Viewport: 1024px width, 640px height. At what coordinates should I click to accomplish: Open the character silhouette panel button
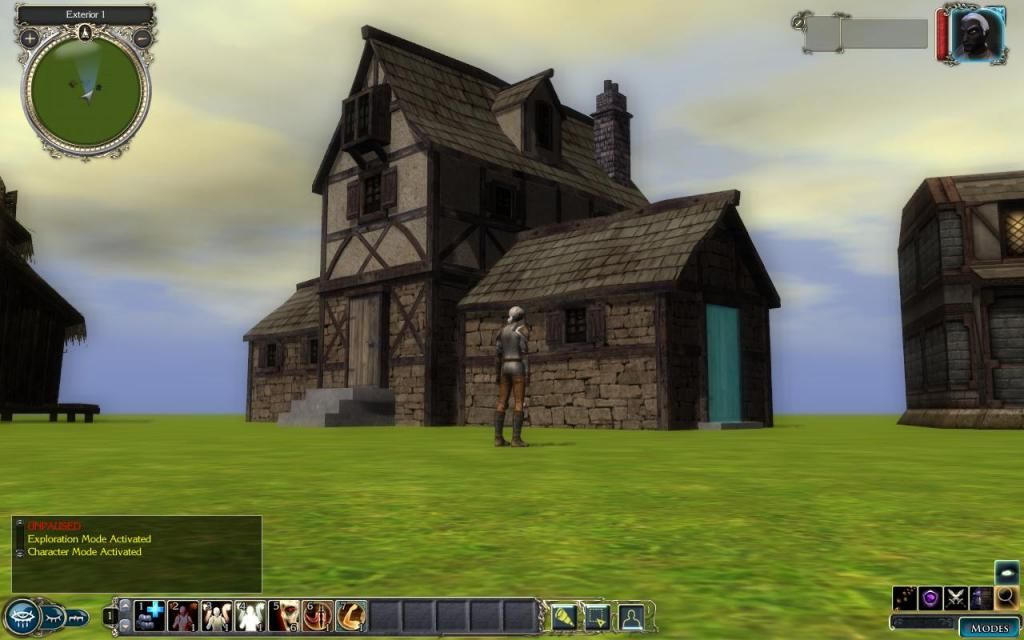point(631,617)
